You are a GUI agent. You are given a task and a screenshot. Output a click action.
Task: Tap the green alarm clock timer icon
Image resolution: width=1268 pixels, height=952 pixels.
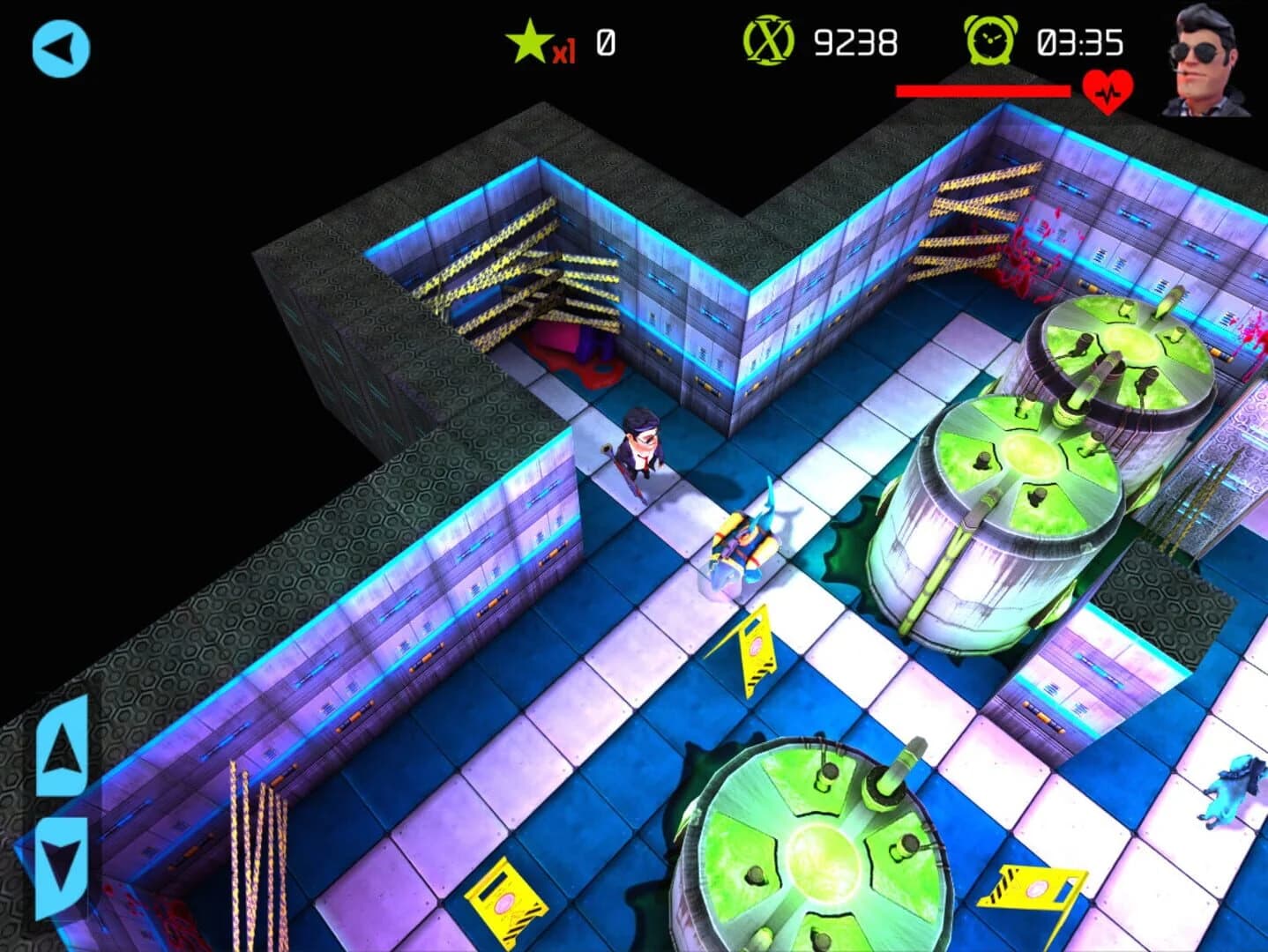pyautogui.click(x=990, y=40)
